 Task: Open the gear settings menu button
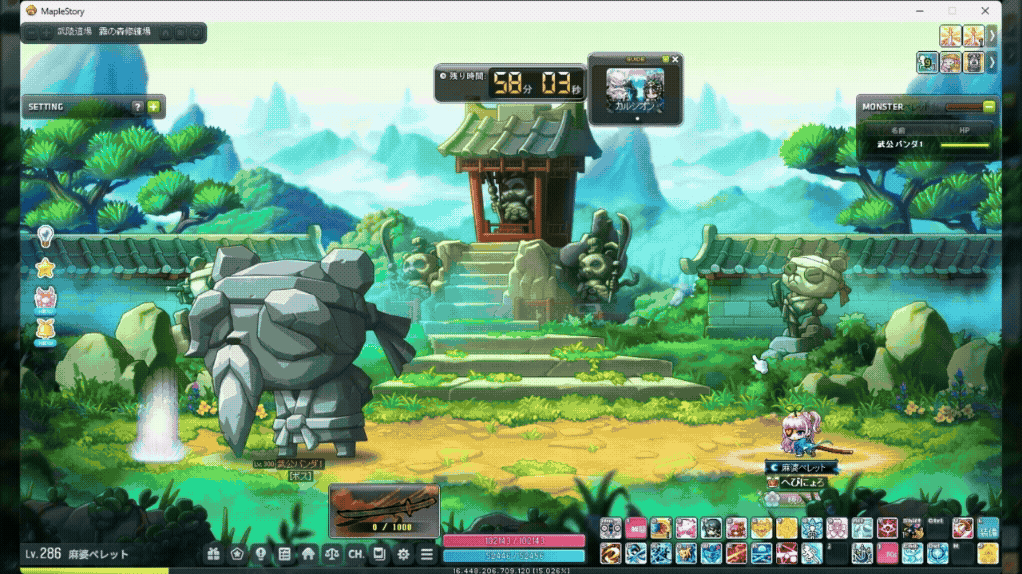click(403, 553)
